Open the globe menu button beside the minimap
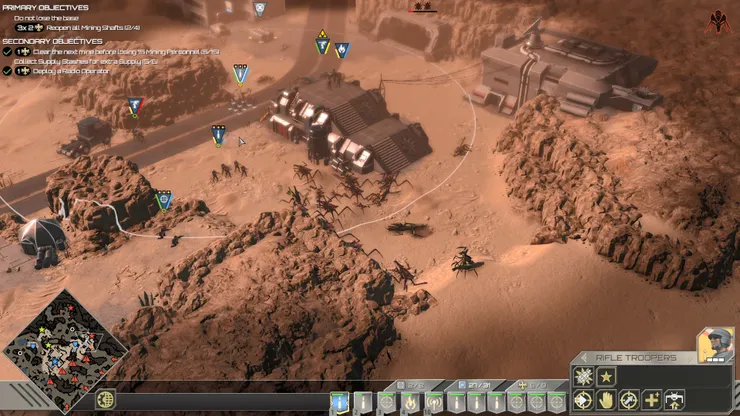740x416 pixels. (x=107, y=401)
